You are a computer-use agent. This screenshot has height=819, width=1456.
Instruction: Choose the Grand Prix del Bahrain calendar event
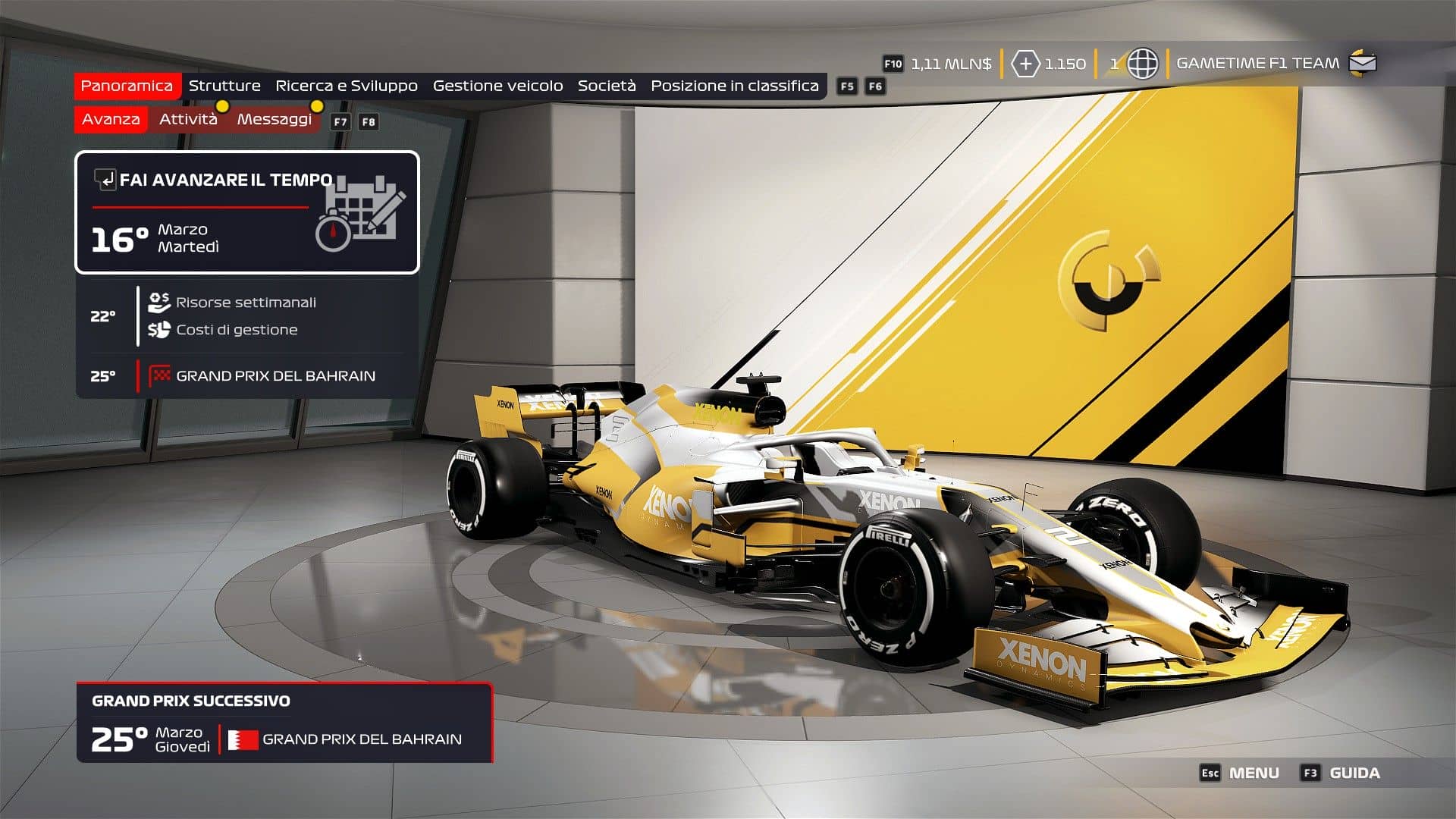click(275, 376)
